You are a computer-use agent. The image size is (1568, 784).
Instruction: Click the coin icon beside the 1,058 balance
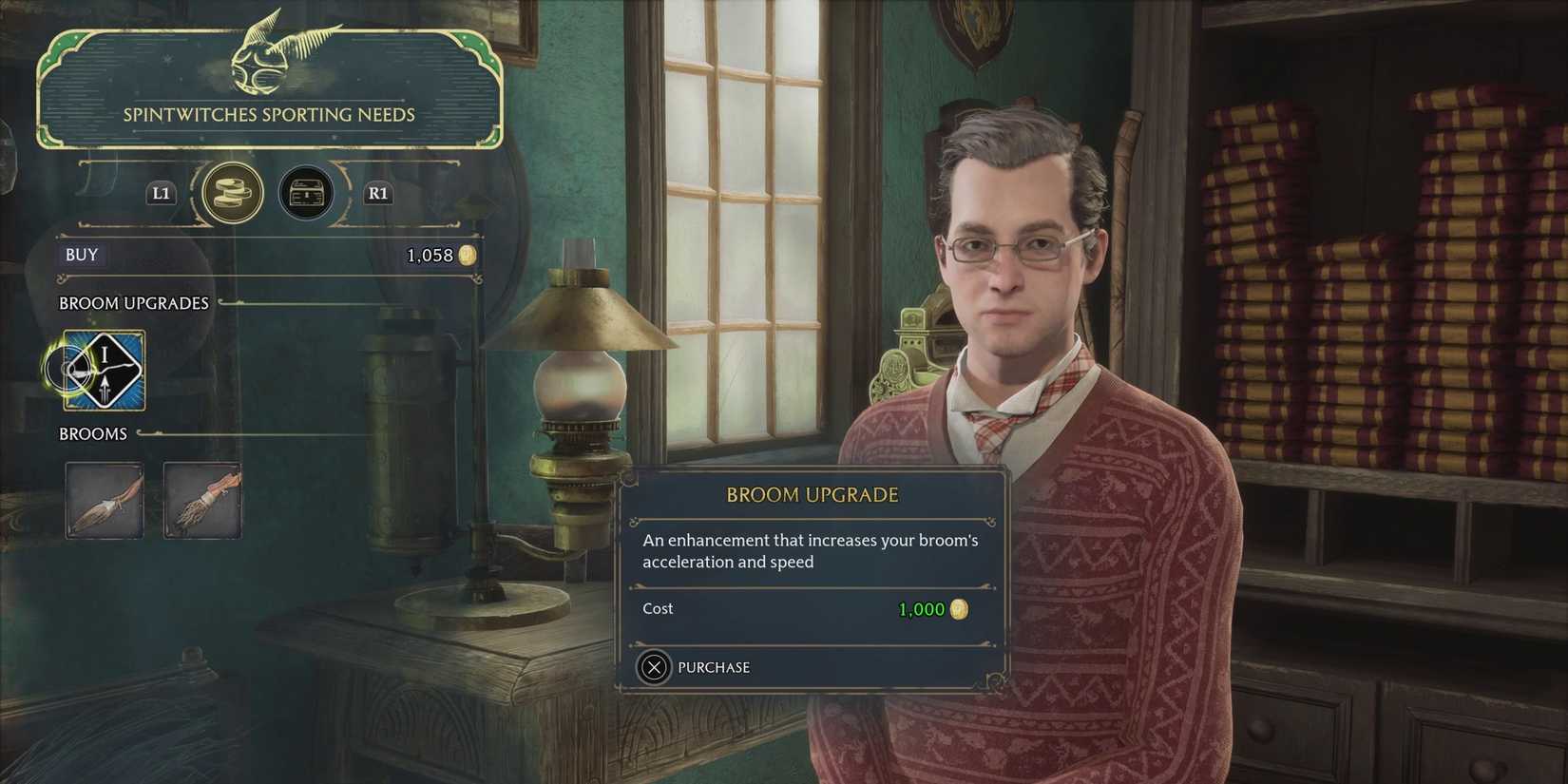[x=466, y=255]
